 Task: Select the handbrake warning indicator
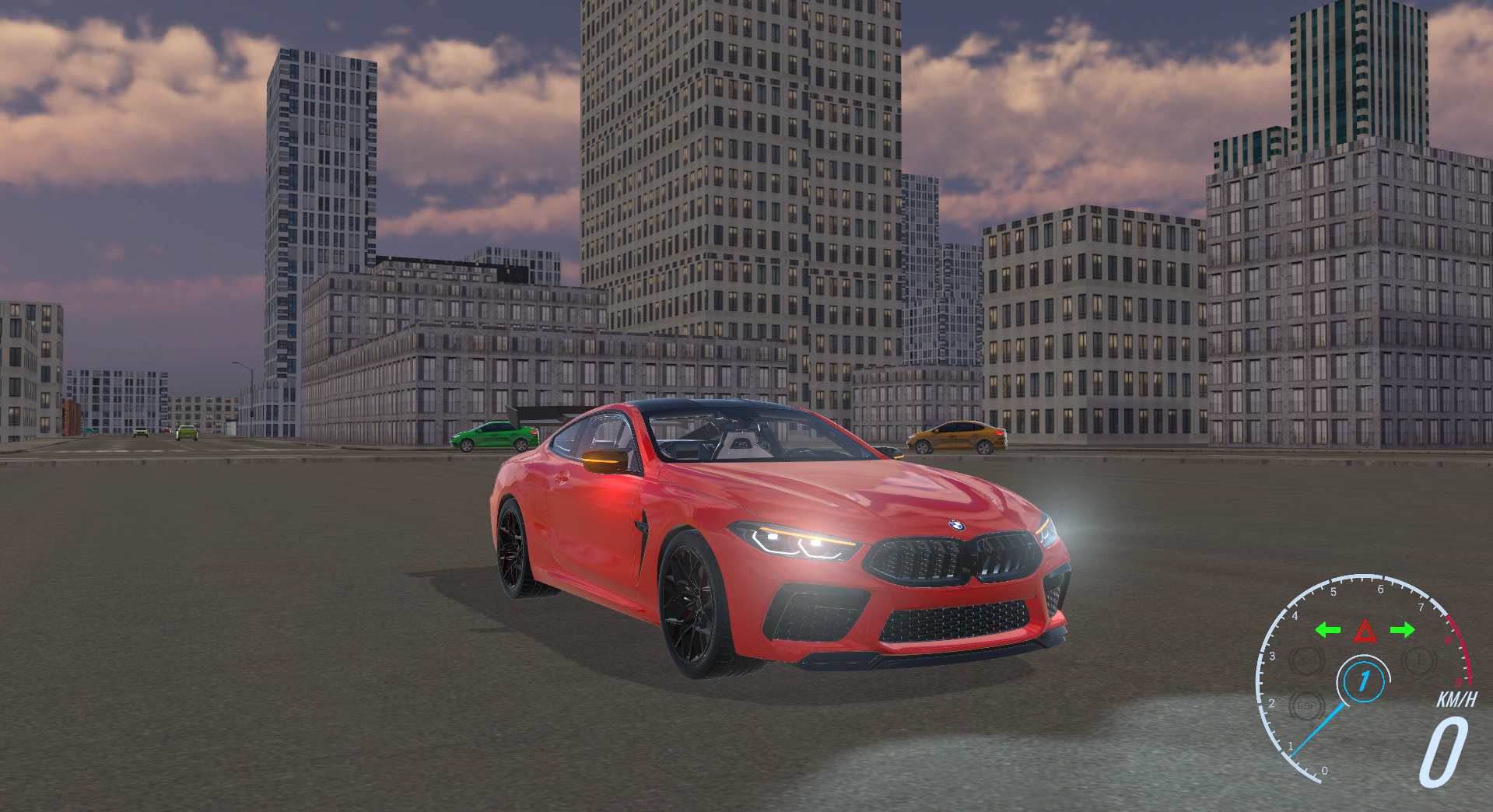click(1419, 660)
